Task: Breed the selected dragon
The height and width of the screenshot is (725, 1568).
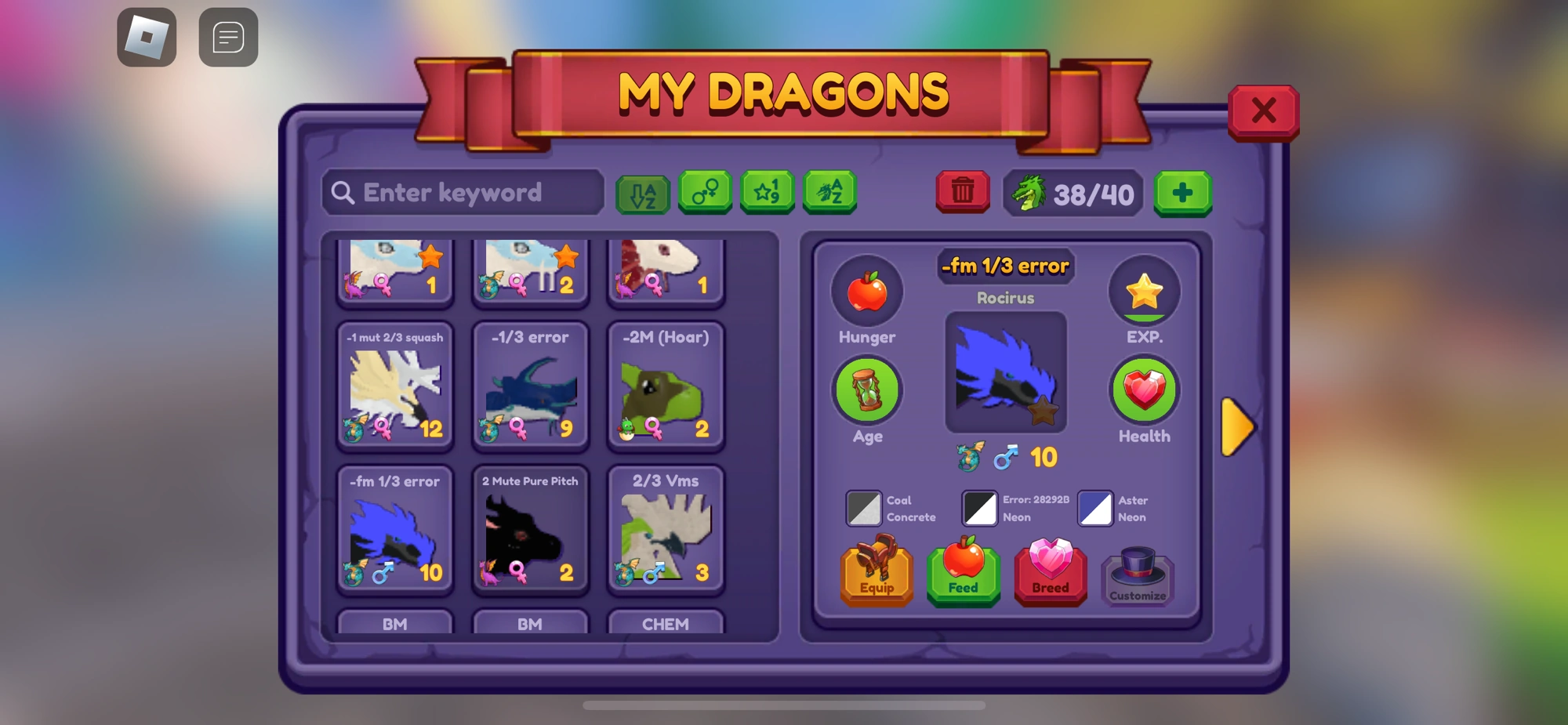Action: pyautogui.click(x=1050, y=576)
